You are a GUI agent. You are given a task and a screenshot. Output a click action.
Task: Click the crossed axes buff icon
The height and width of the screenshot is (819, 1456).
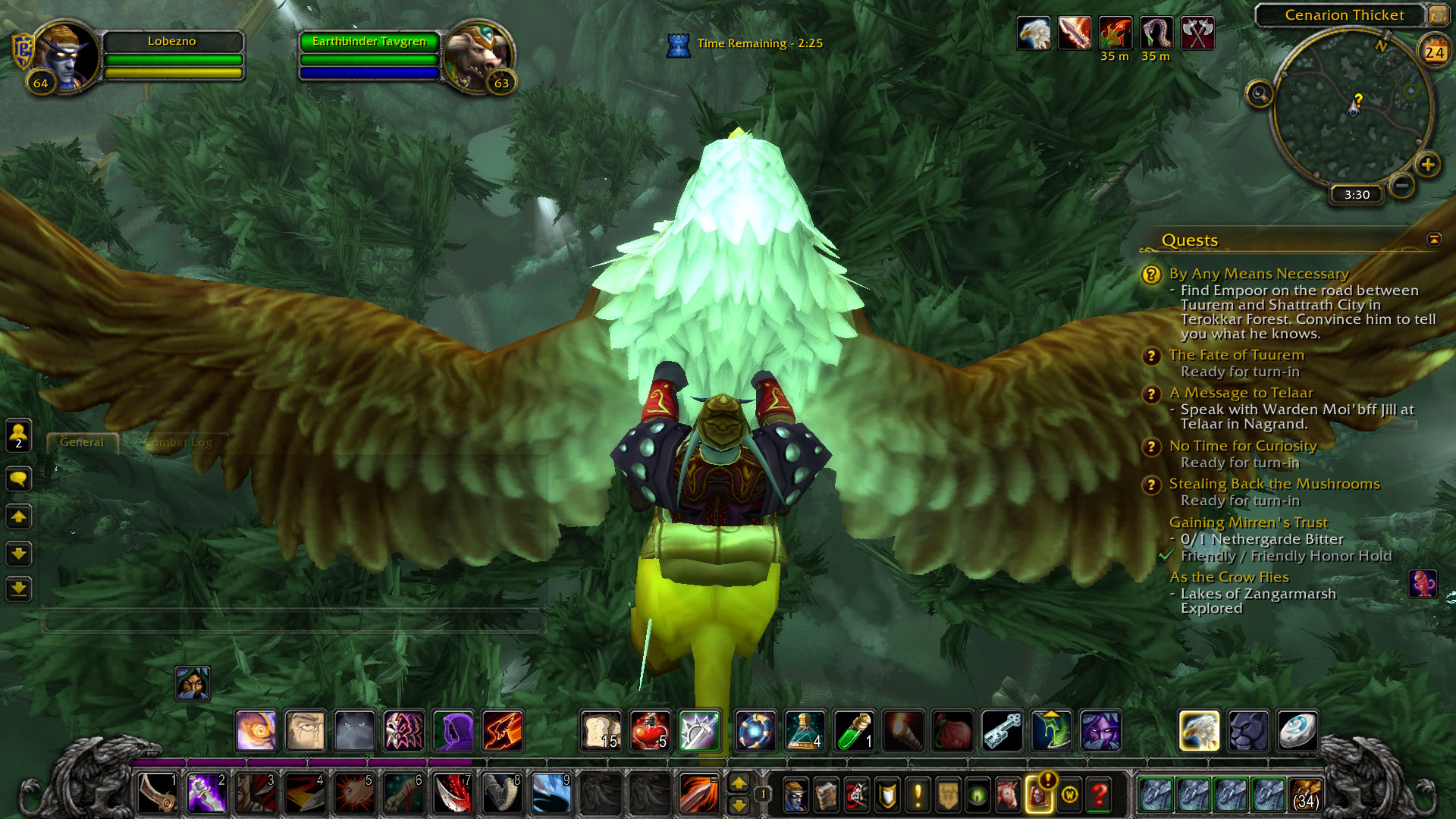coord(1197,34)
